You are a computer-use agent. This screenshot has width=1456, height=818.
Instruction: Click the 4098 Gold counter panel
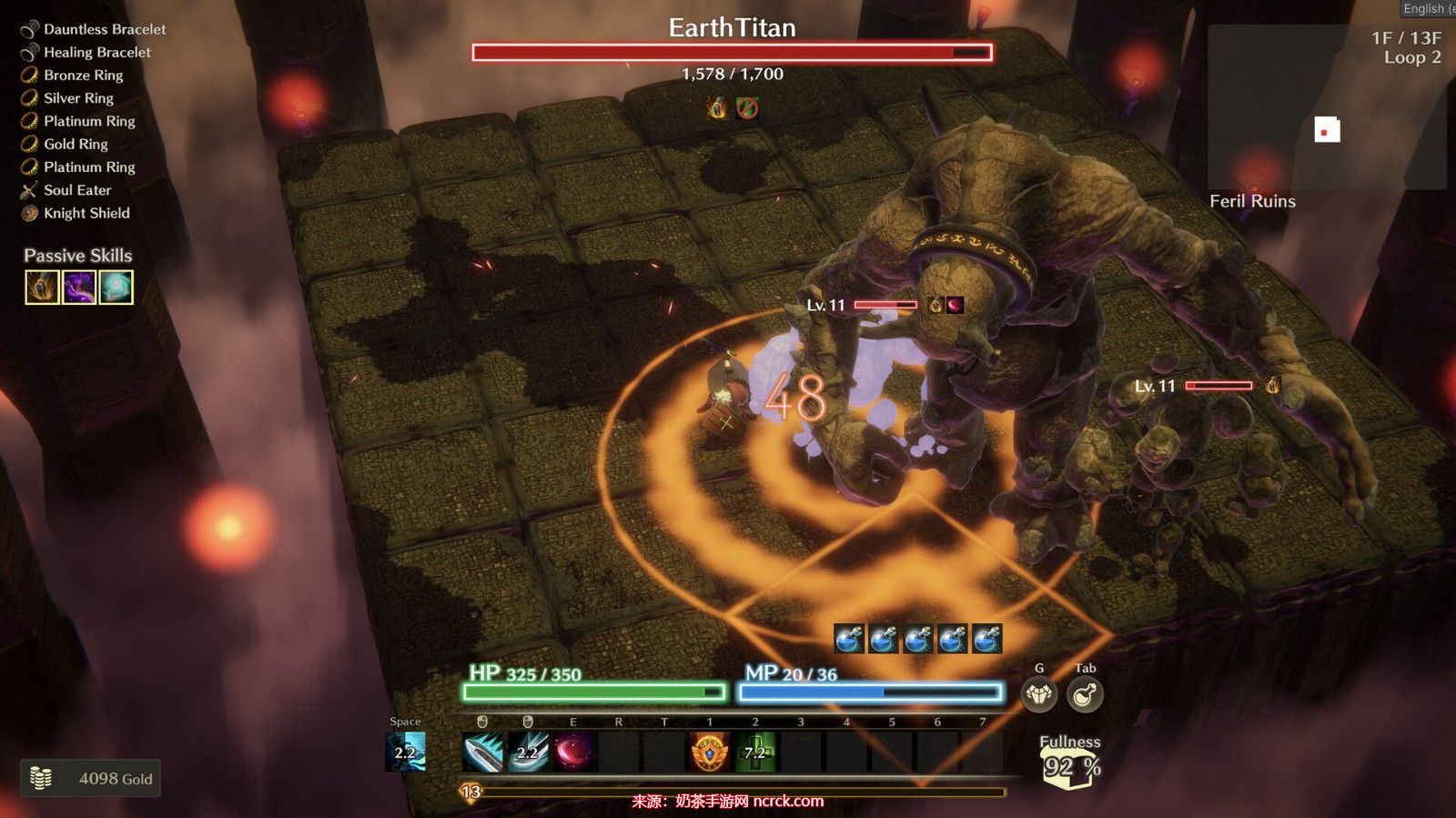(91, 778)
